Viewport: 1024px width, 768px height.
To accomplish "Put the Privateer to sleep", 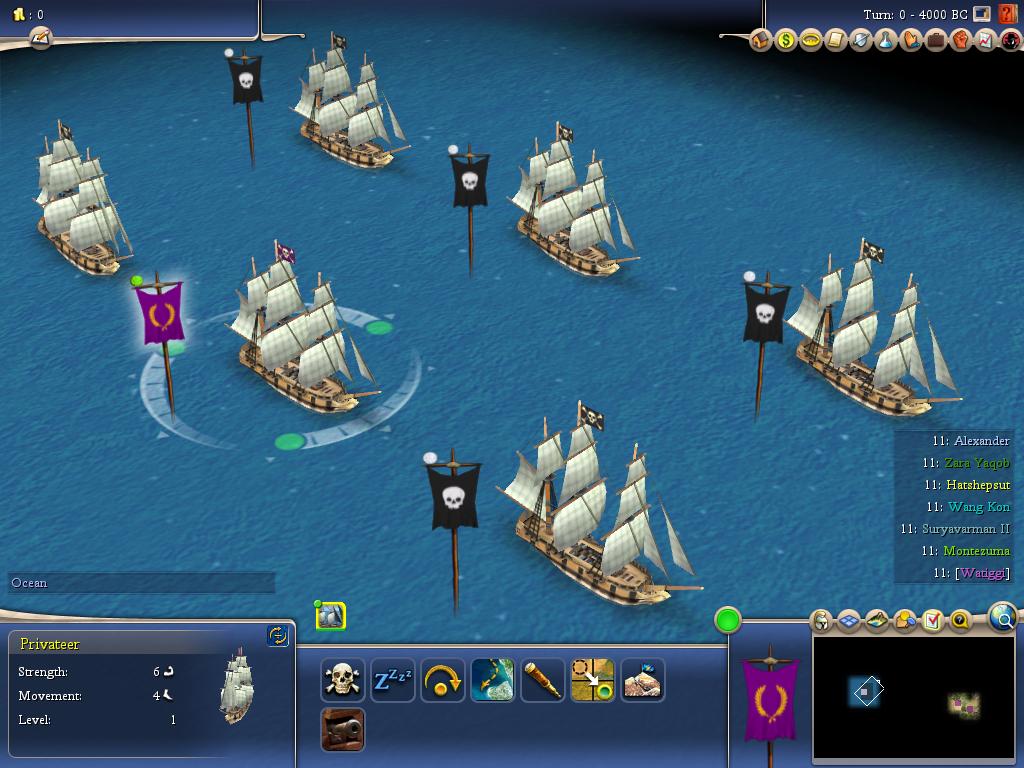I will (393, 680).
